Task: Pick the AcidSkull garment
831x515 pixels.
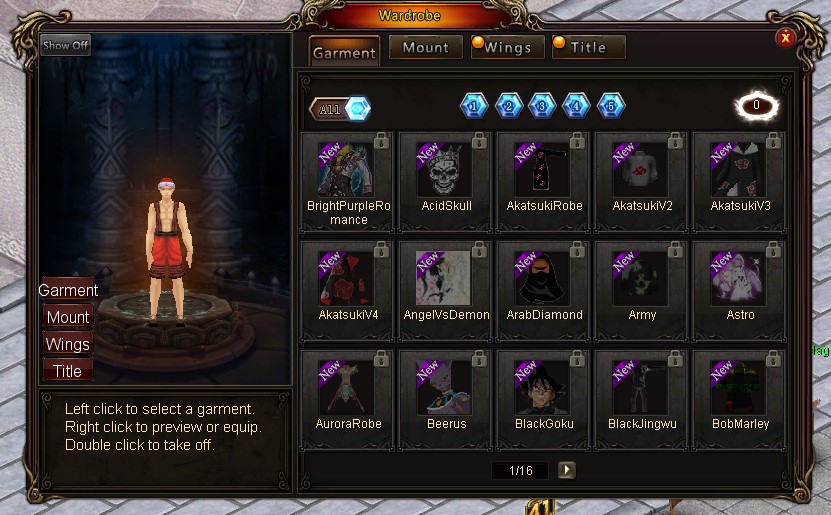Action: (x=446, y=169)
